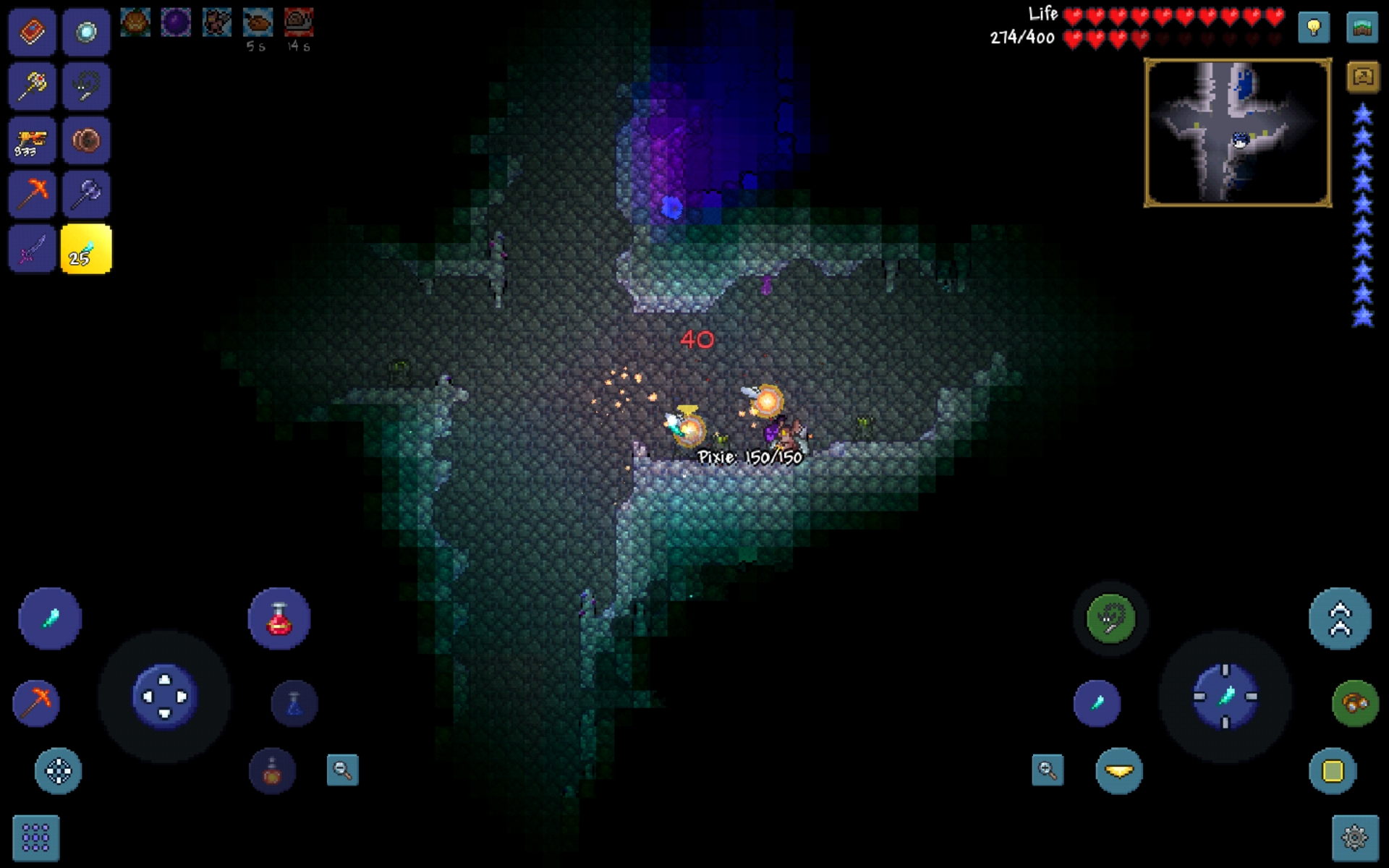Open the inventory book icon

32,32
